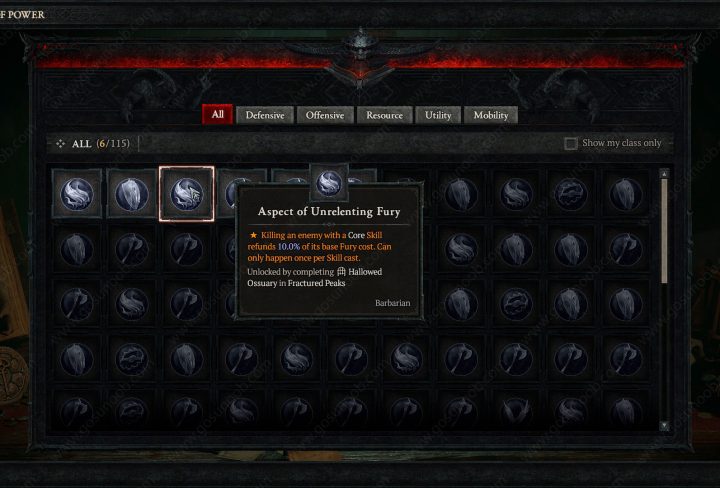Click the scrollbar's up arrow
The width and height of the screenshot is (720, 488).
tap(664, 174)
